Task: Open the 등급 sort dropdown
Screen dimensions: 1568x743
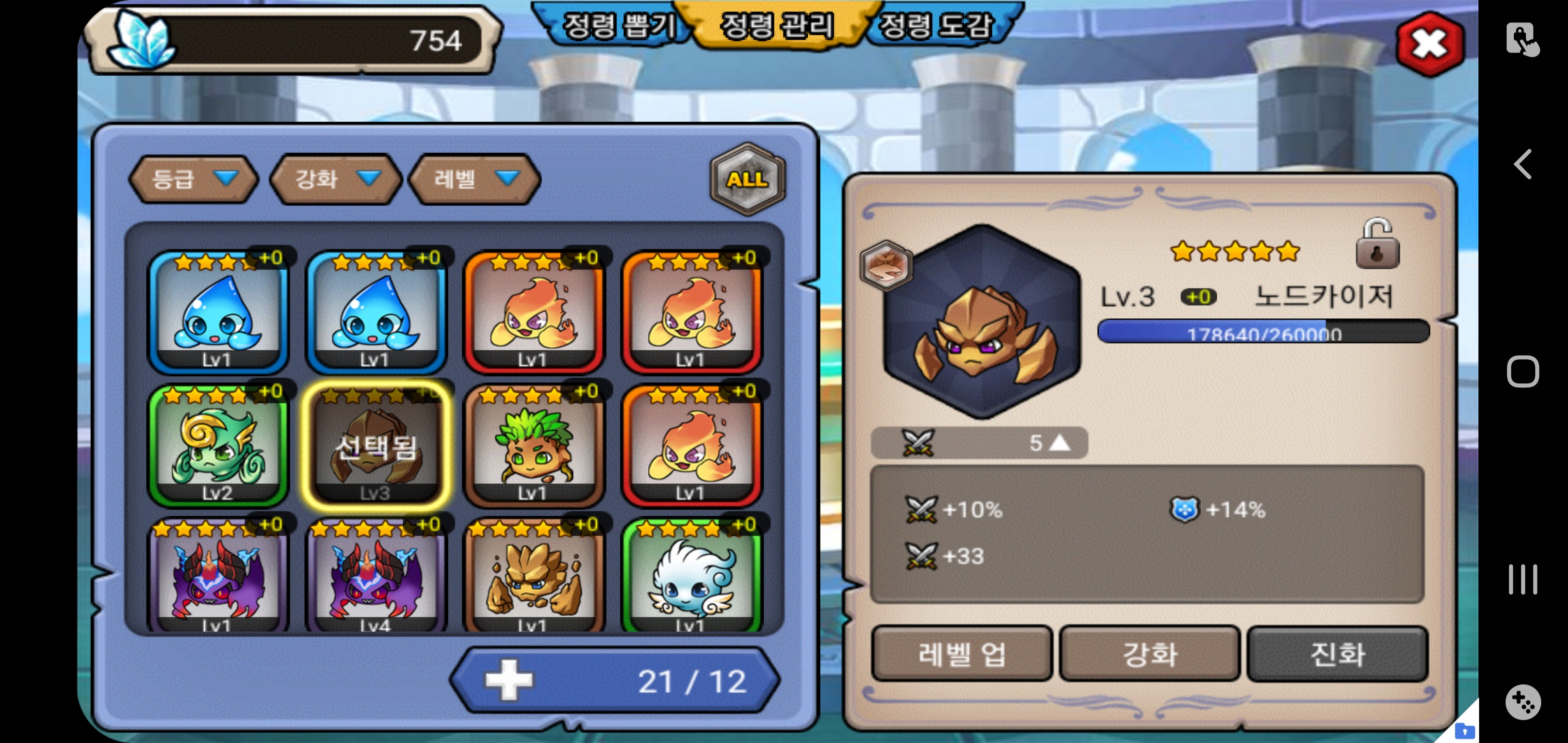Action: tap(193, 179)
